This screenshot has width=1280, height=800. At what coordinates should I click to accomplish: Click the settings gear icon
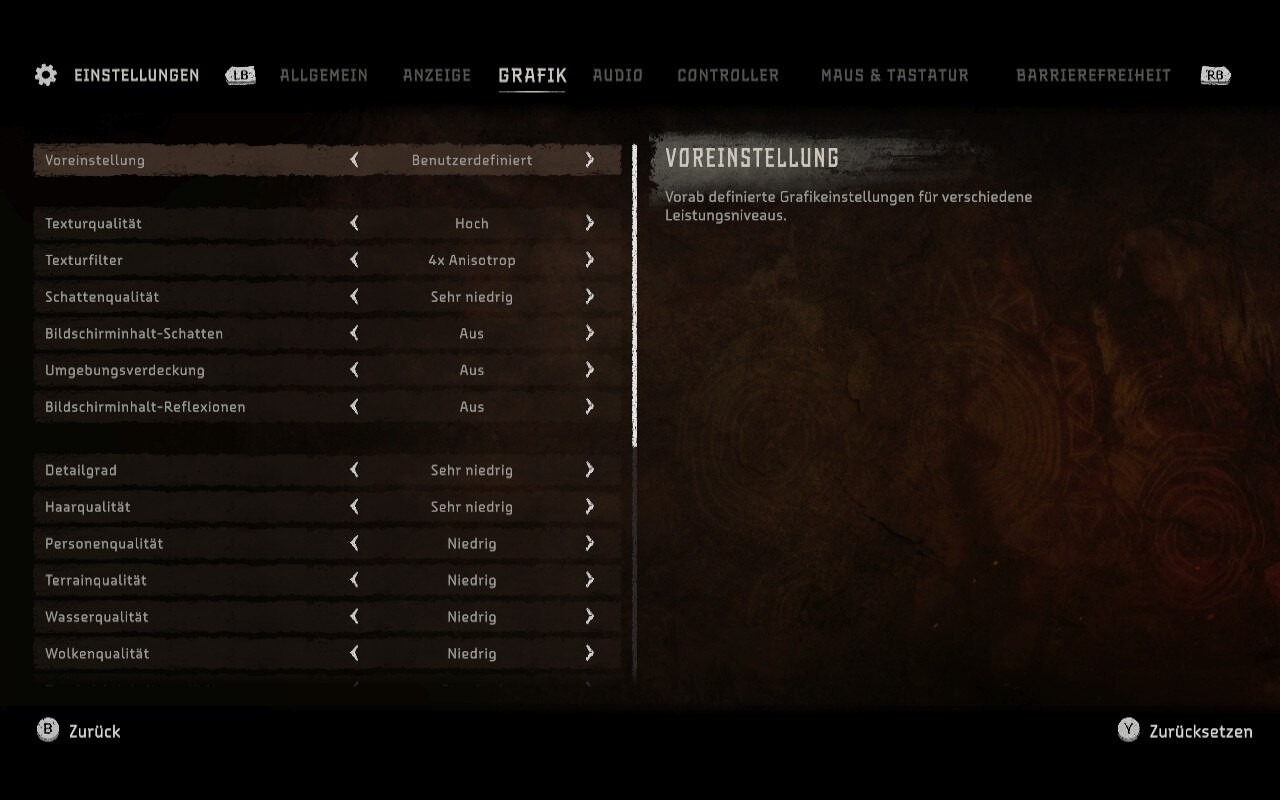tap(45, 74)
